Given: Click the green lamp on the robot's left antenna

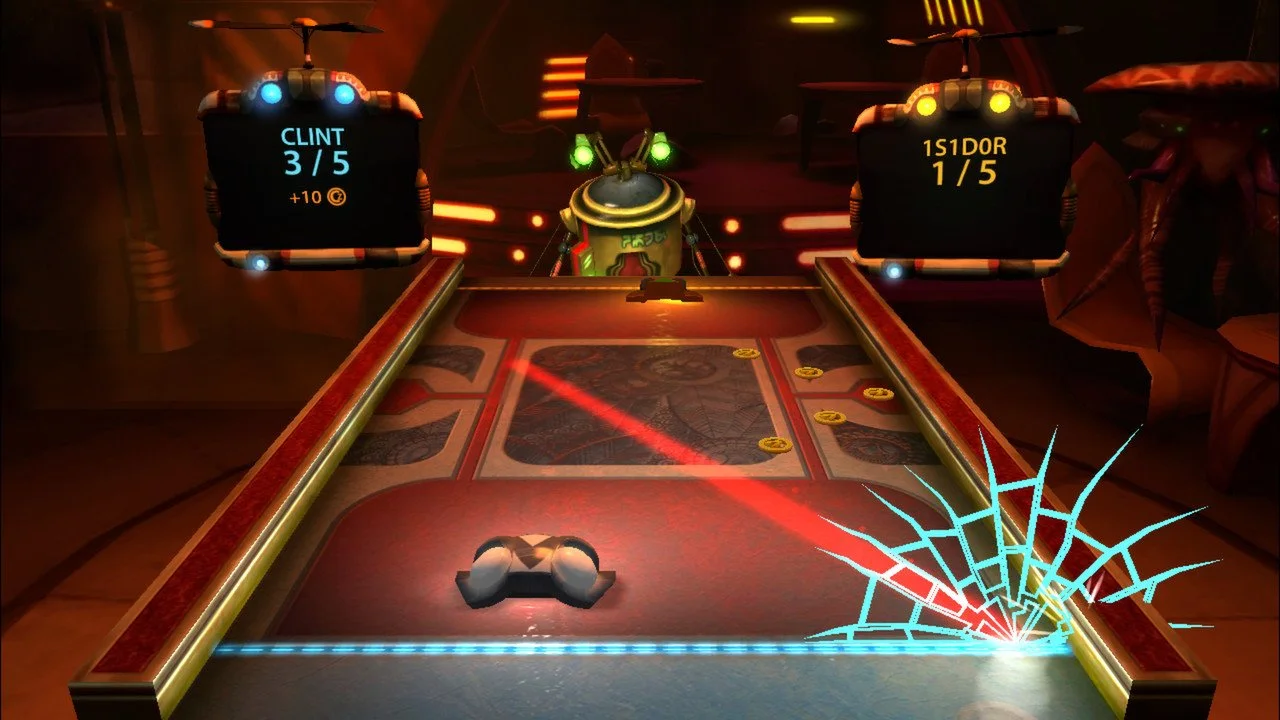Looking at the screenshot, I should pyautogui.click(x=582, y=155).
